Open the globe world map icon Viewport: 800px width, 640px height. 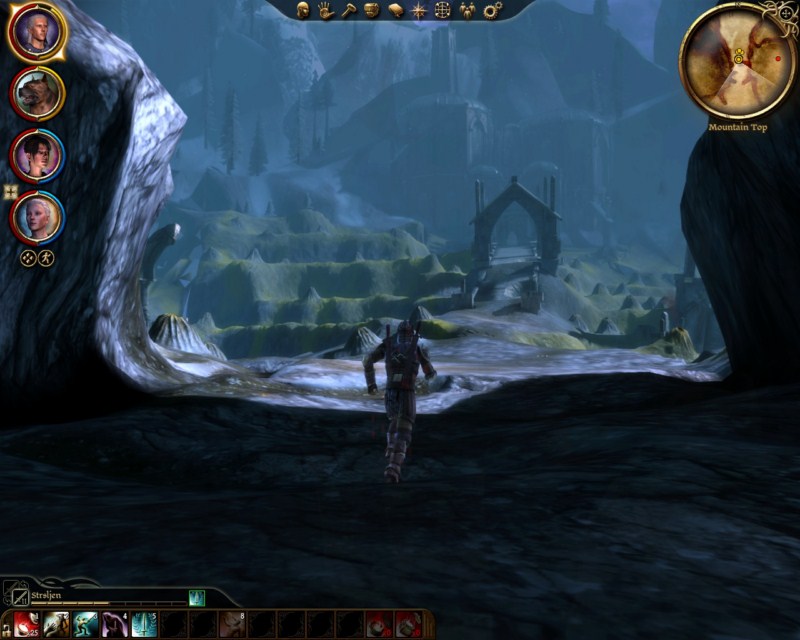pyautogui.click(x=443, y=10)
